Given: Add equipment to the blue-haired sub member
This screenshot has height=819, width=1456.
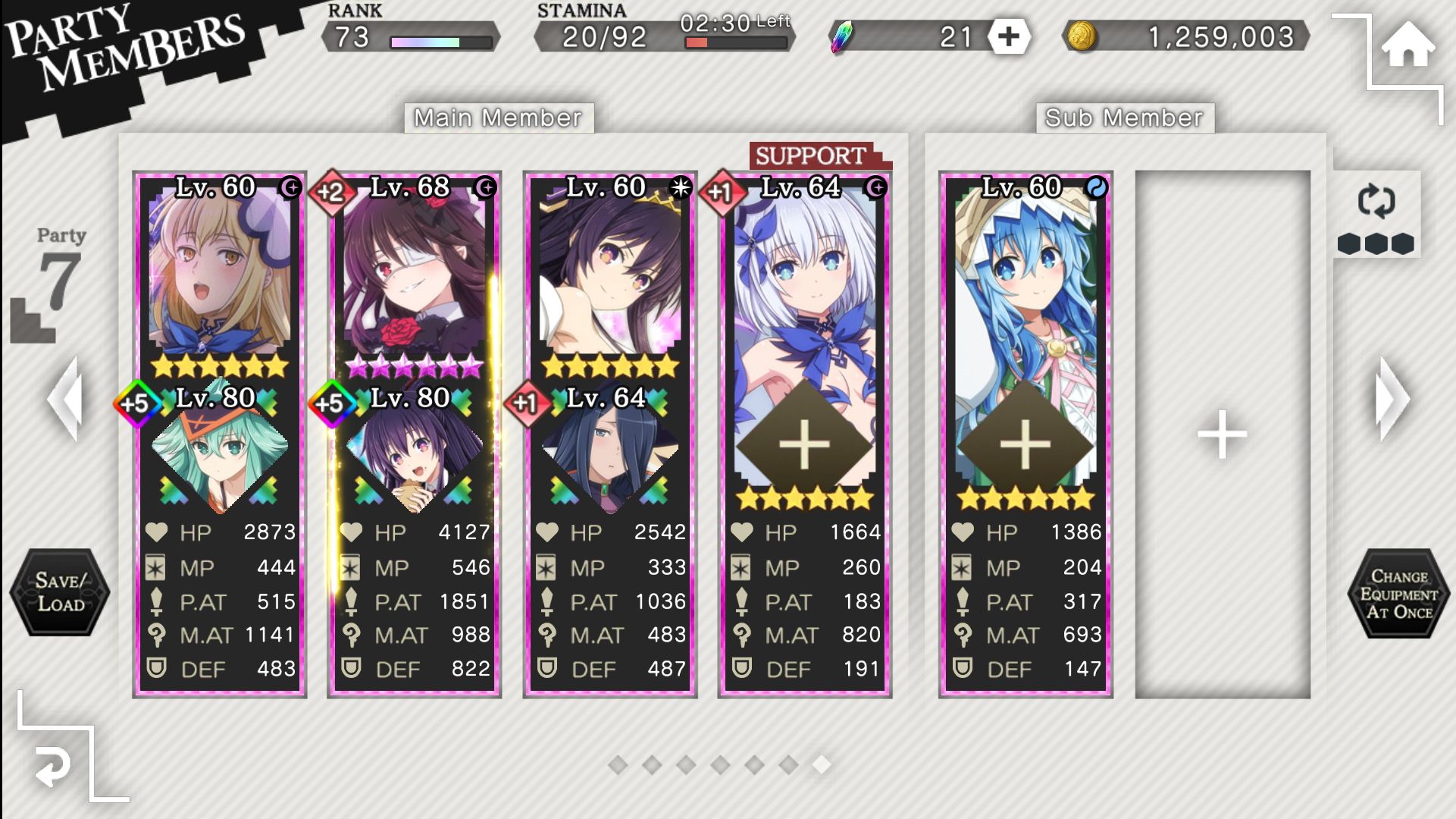Looking at the screenshot, I should pos(1025,444).
